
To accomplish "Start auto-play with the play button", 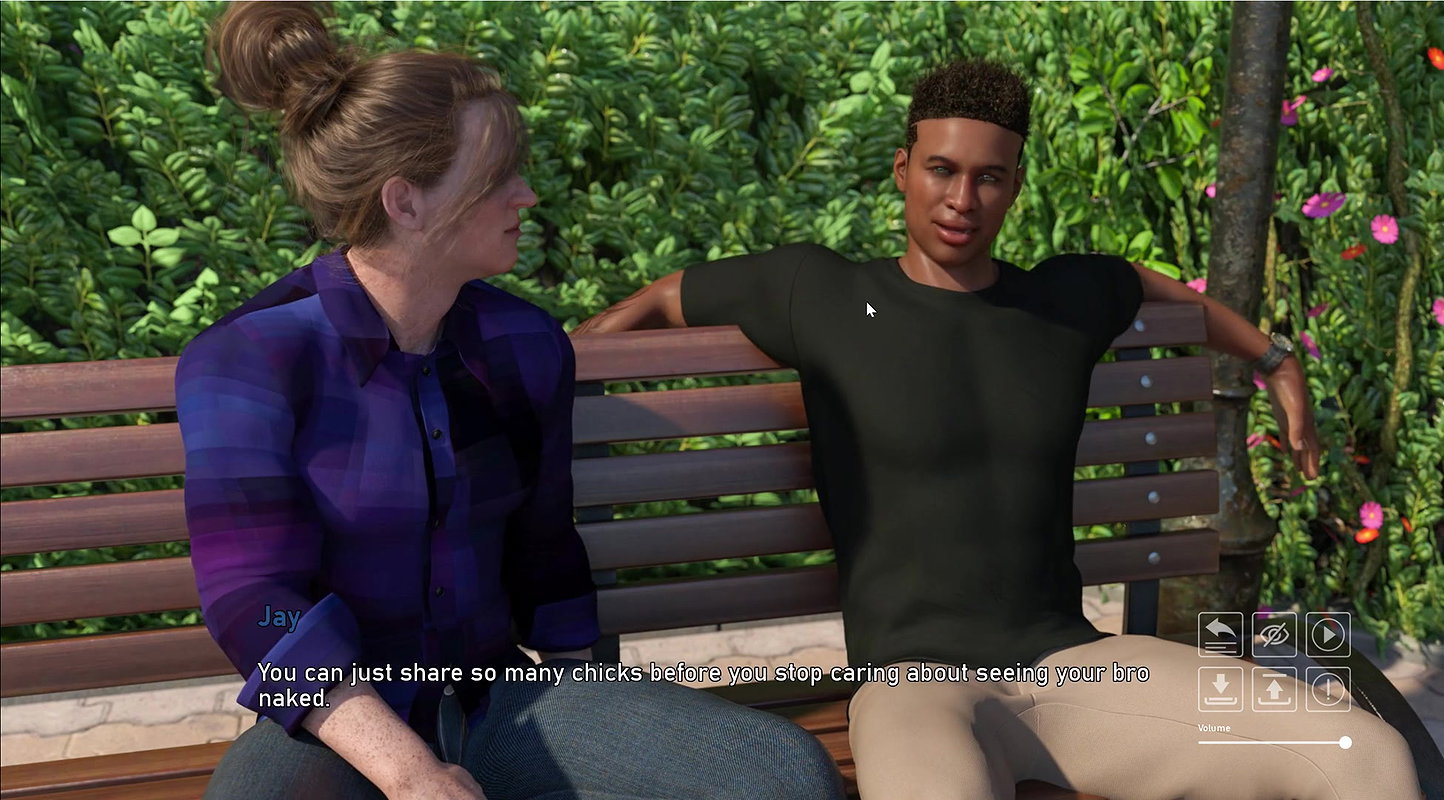I will [x=1328, y=635].
